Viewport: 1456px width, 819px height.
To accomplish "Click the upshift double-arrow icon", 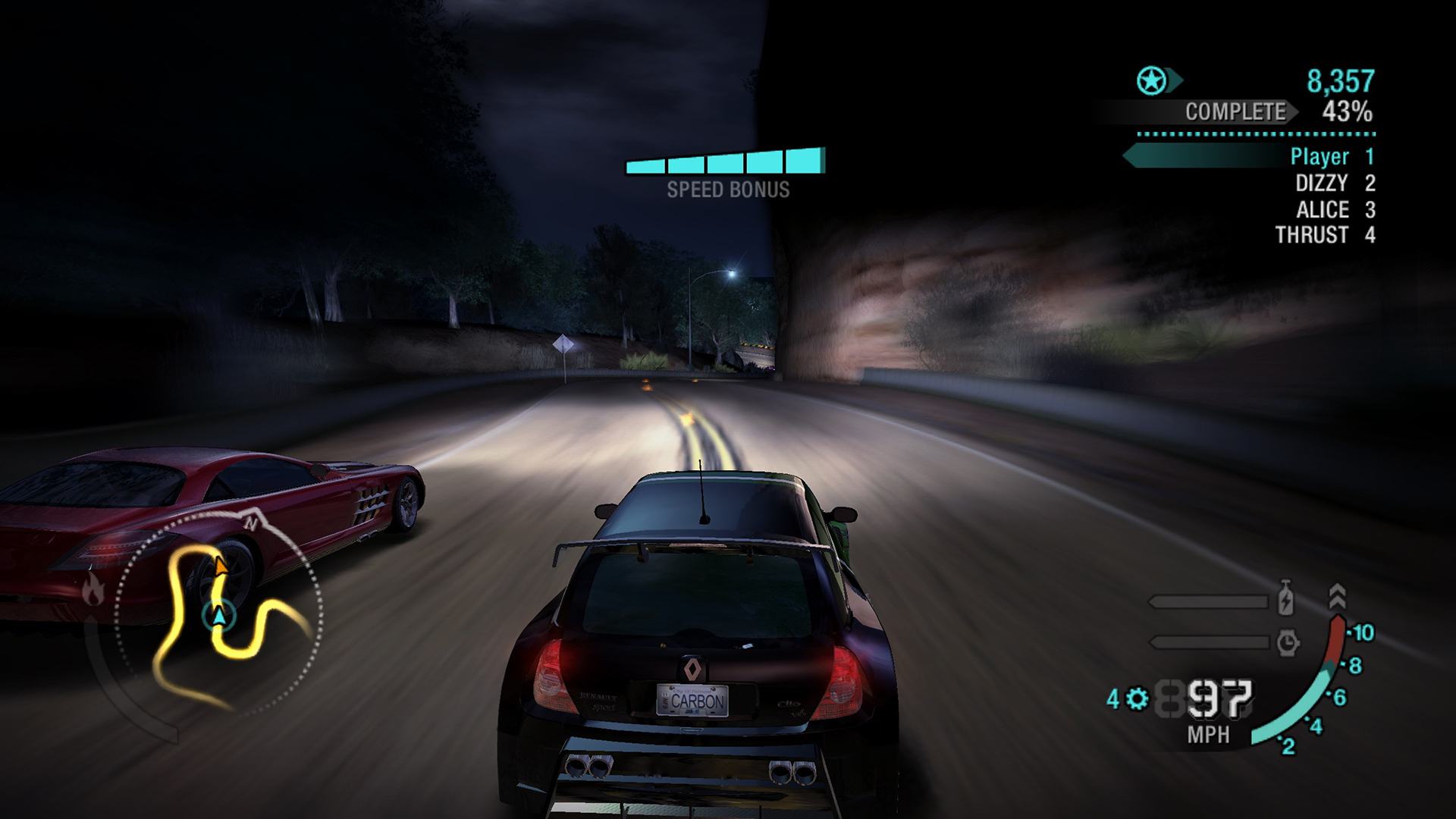I will pyautogui.click(x=1337, y=597).
